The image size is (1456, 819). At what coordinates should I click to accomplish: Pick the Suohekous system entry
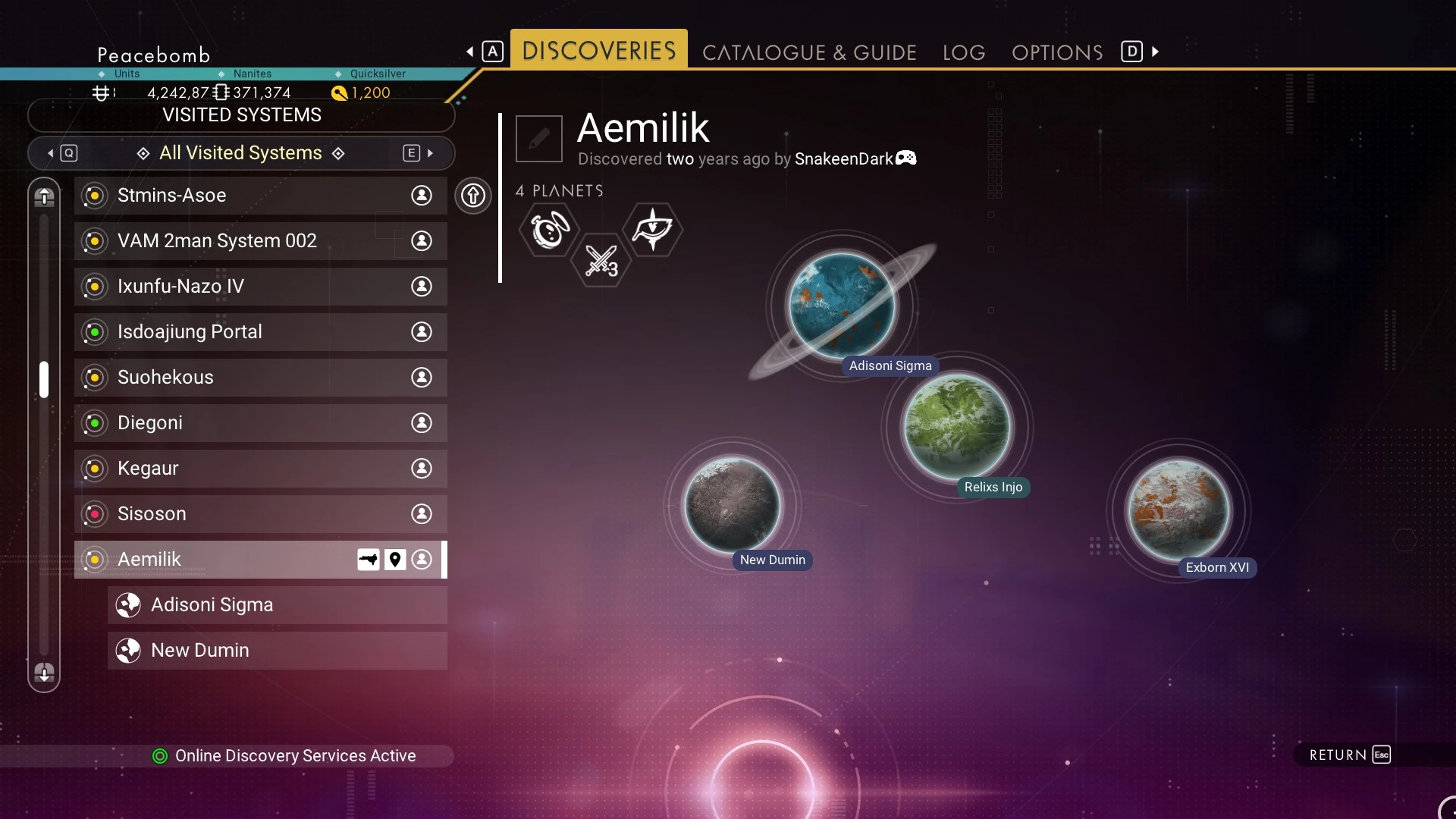click(260, 378)
